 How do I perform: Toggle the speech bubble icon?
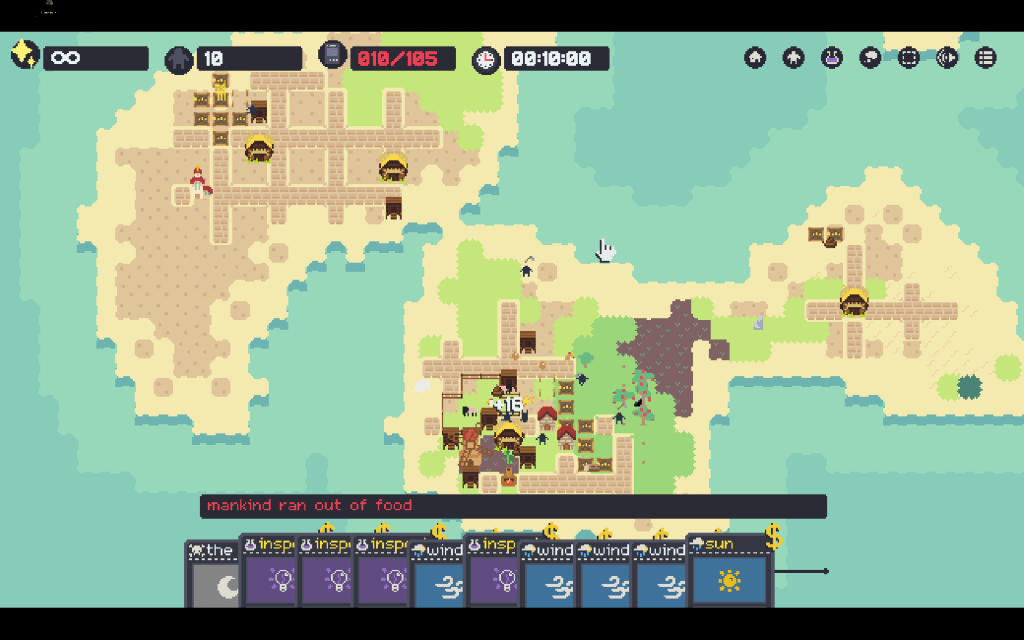pyautogui.click(x=870, y=58)
